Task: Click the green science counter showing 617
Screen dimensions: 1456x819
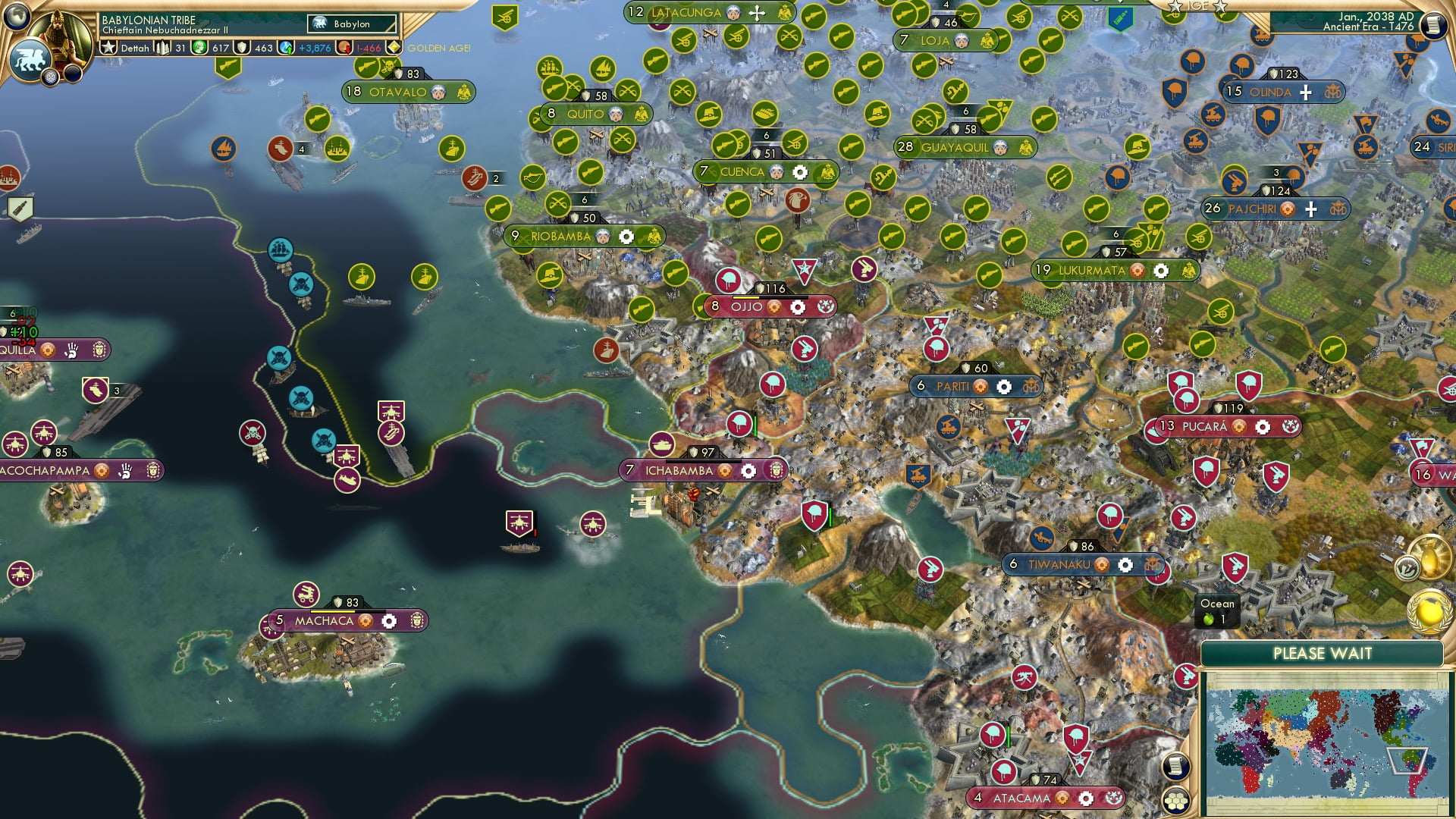Action: click(199, 48)
